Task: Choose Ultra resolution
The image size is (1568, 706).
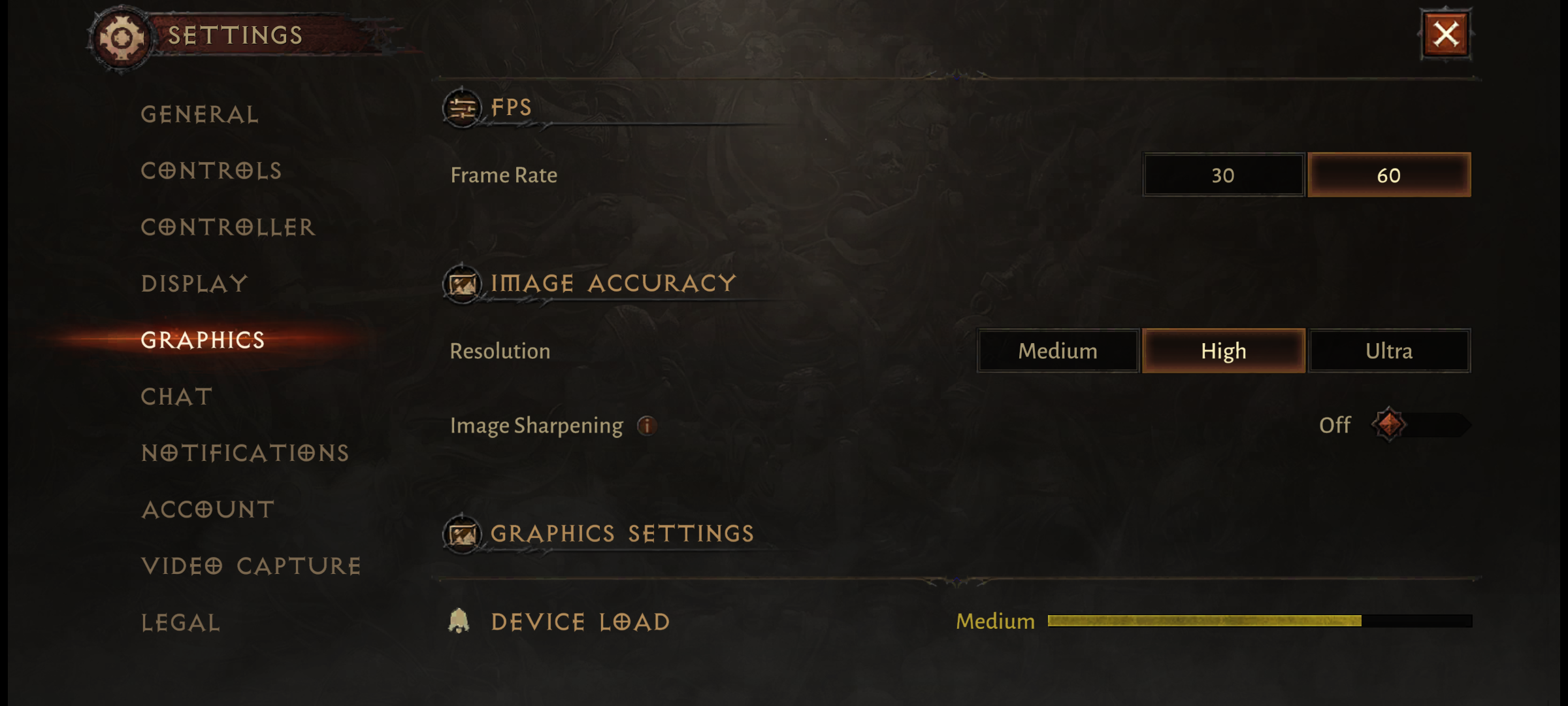Action: tap(1389, 351)
